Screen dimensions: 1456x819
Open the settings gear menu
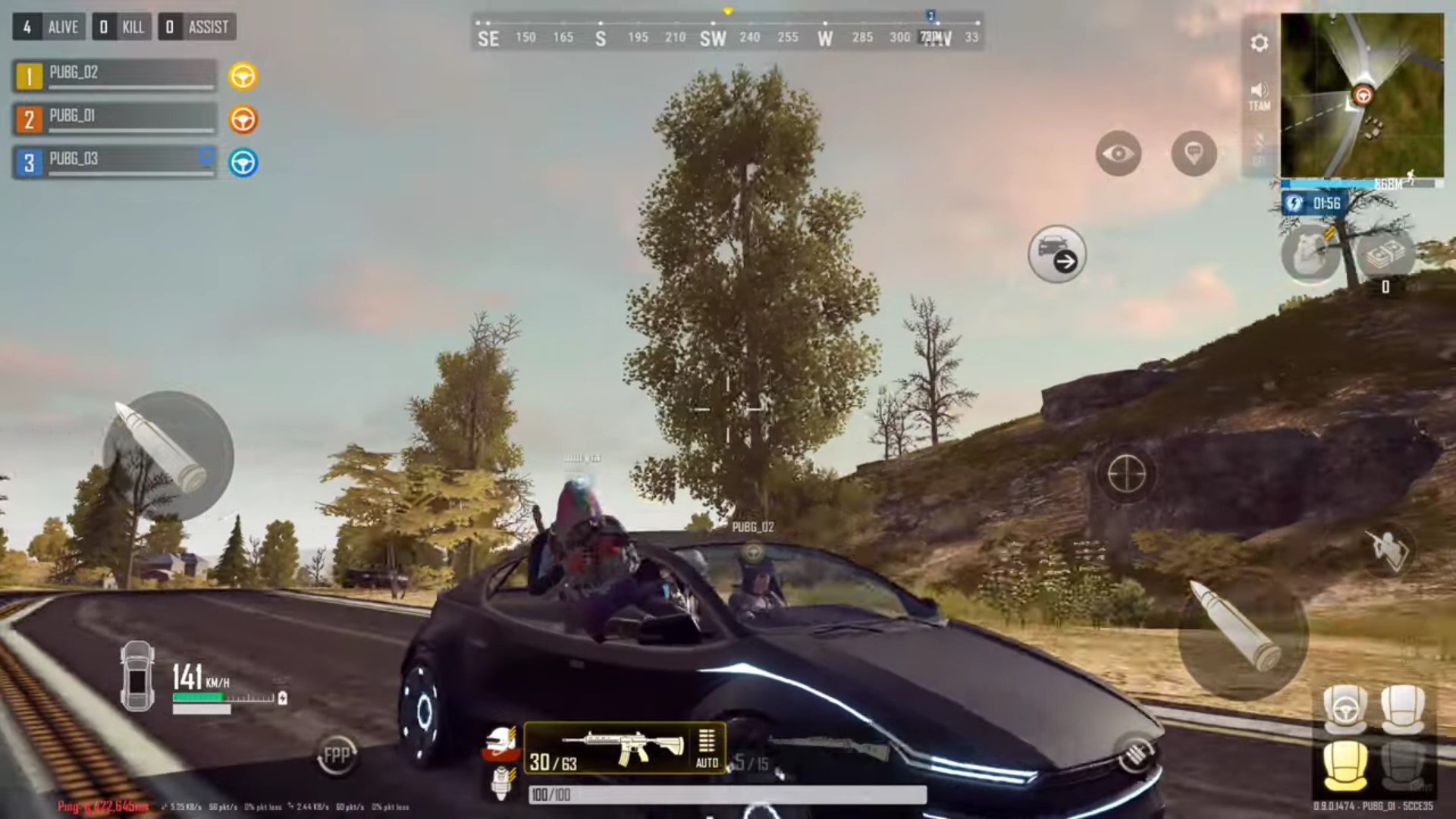tap(1259, 43)
